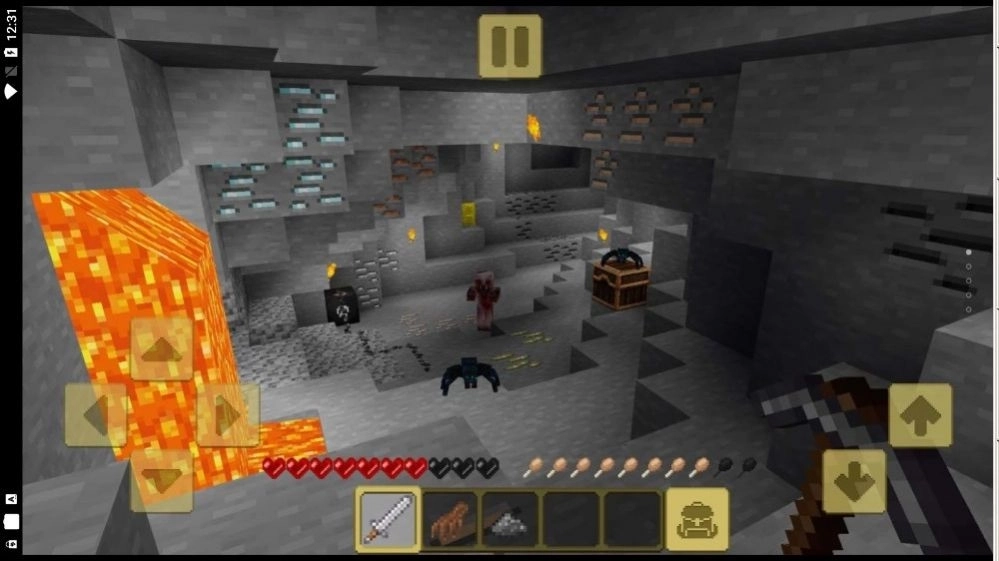Select the gray powder pile hotbar slot
Screen dimensions: 999x561
pyautogui.click(x=510, y=519)
